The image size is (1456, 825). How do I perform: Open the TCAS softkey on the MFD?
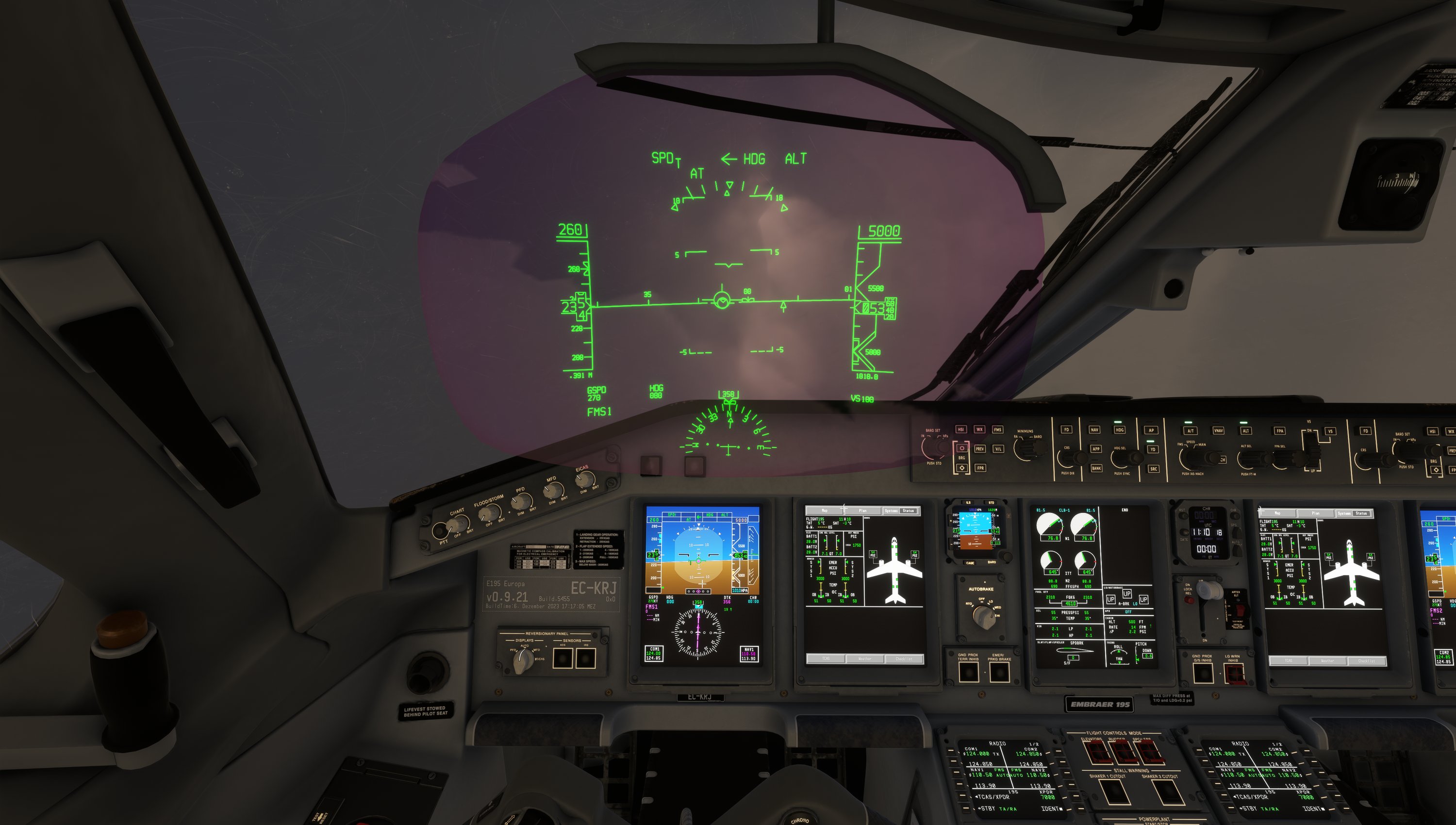tap(827, 659)
